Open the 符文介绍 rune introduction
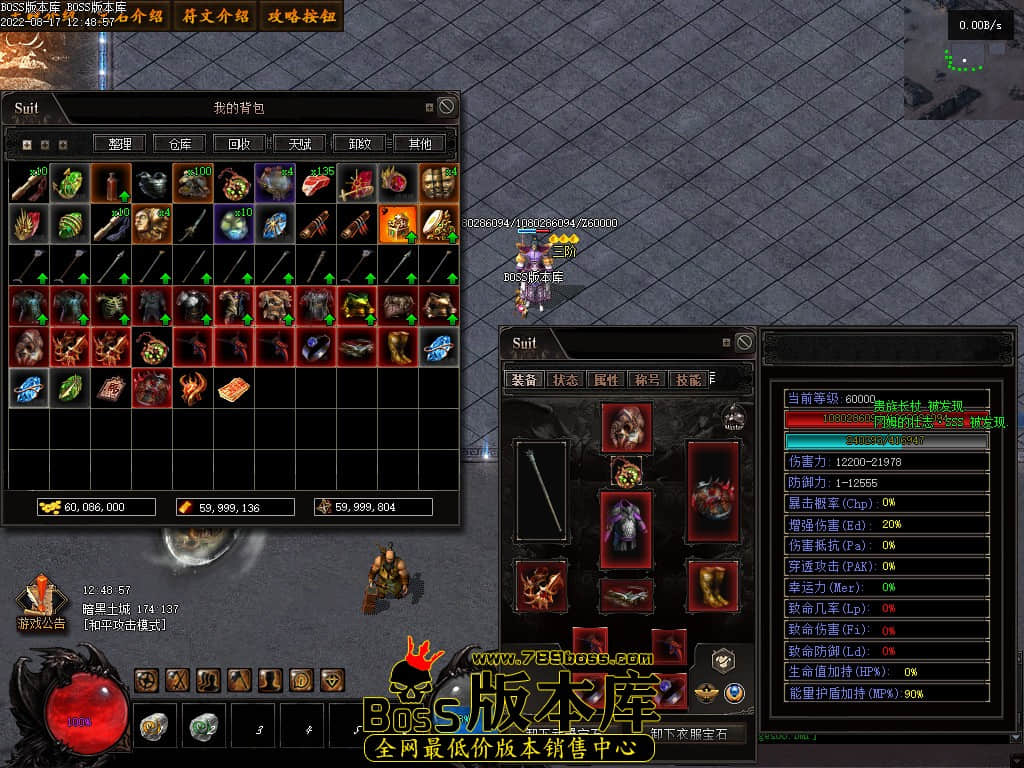1024x768 pixels. coord(214,16)
